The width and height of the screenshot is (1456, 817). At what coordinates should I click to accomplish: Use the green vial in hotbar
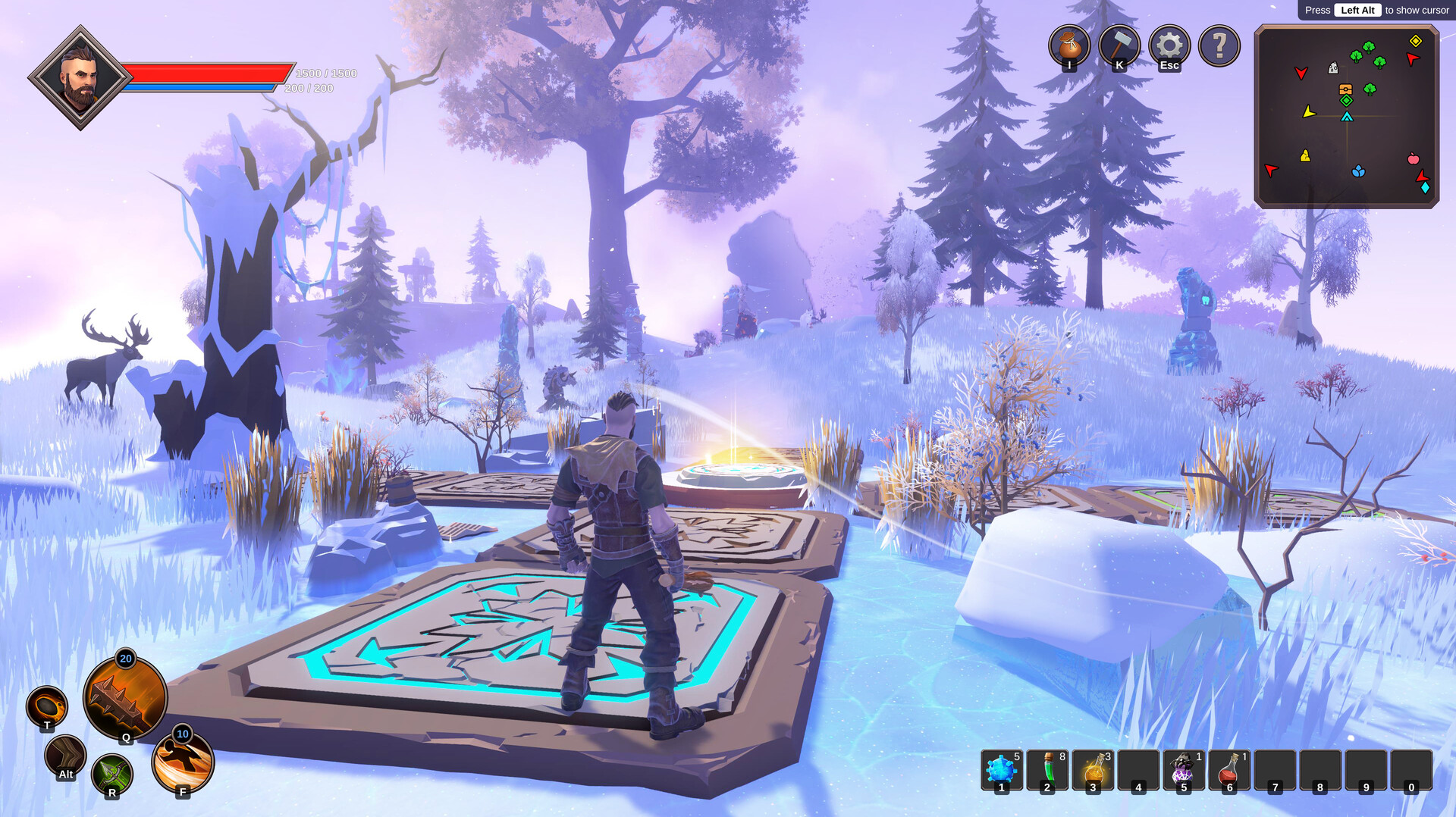pos(1046,770)
